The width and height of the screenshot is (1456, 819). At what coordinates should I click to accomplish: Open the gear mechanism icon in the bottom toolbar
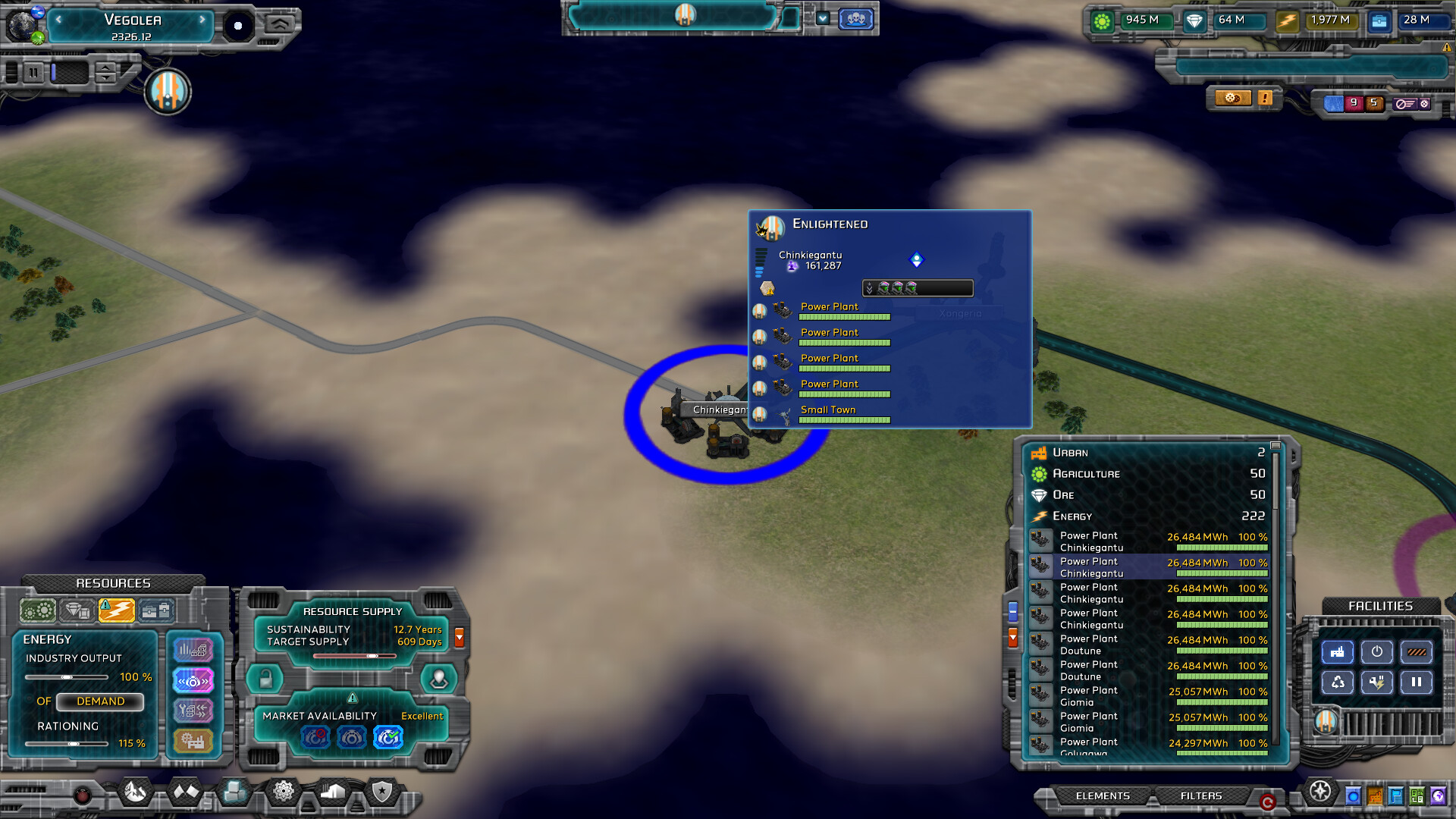(x=284, y=792)
